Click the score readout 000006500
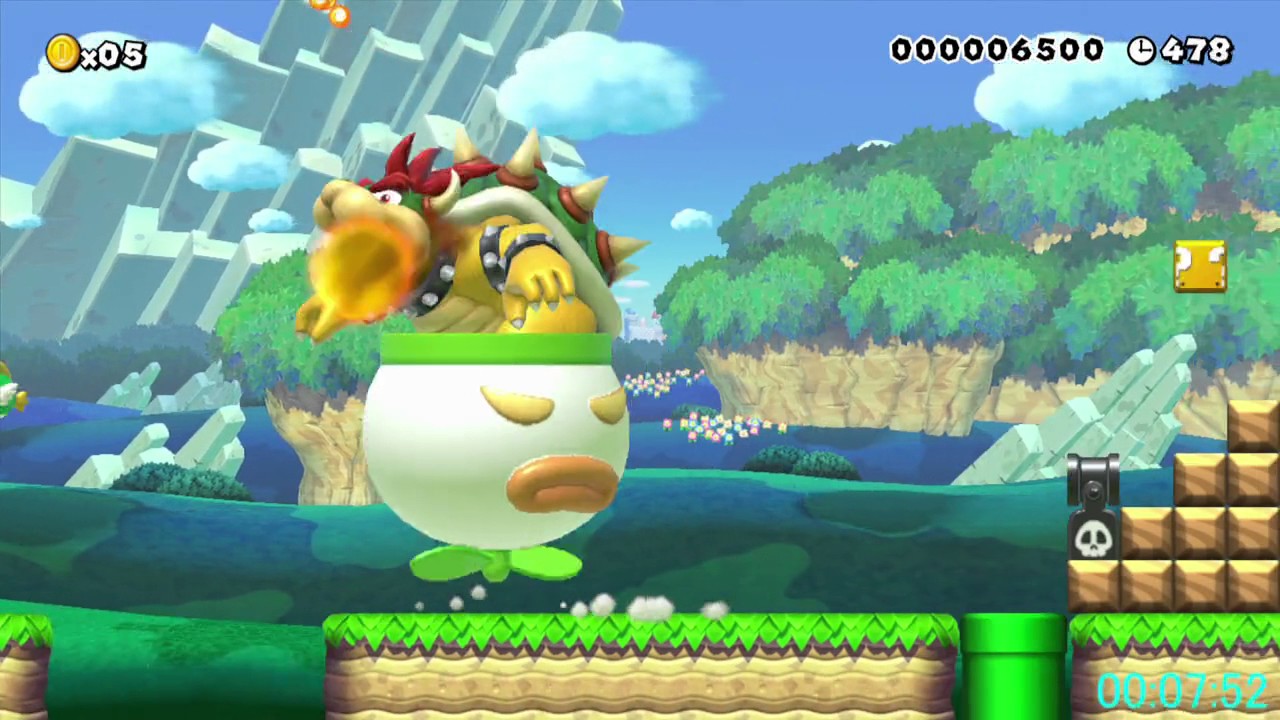Image resolution: width=1280 pixels, height=720 pixels. click(997, 50)
